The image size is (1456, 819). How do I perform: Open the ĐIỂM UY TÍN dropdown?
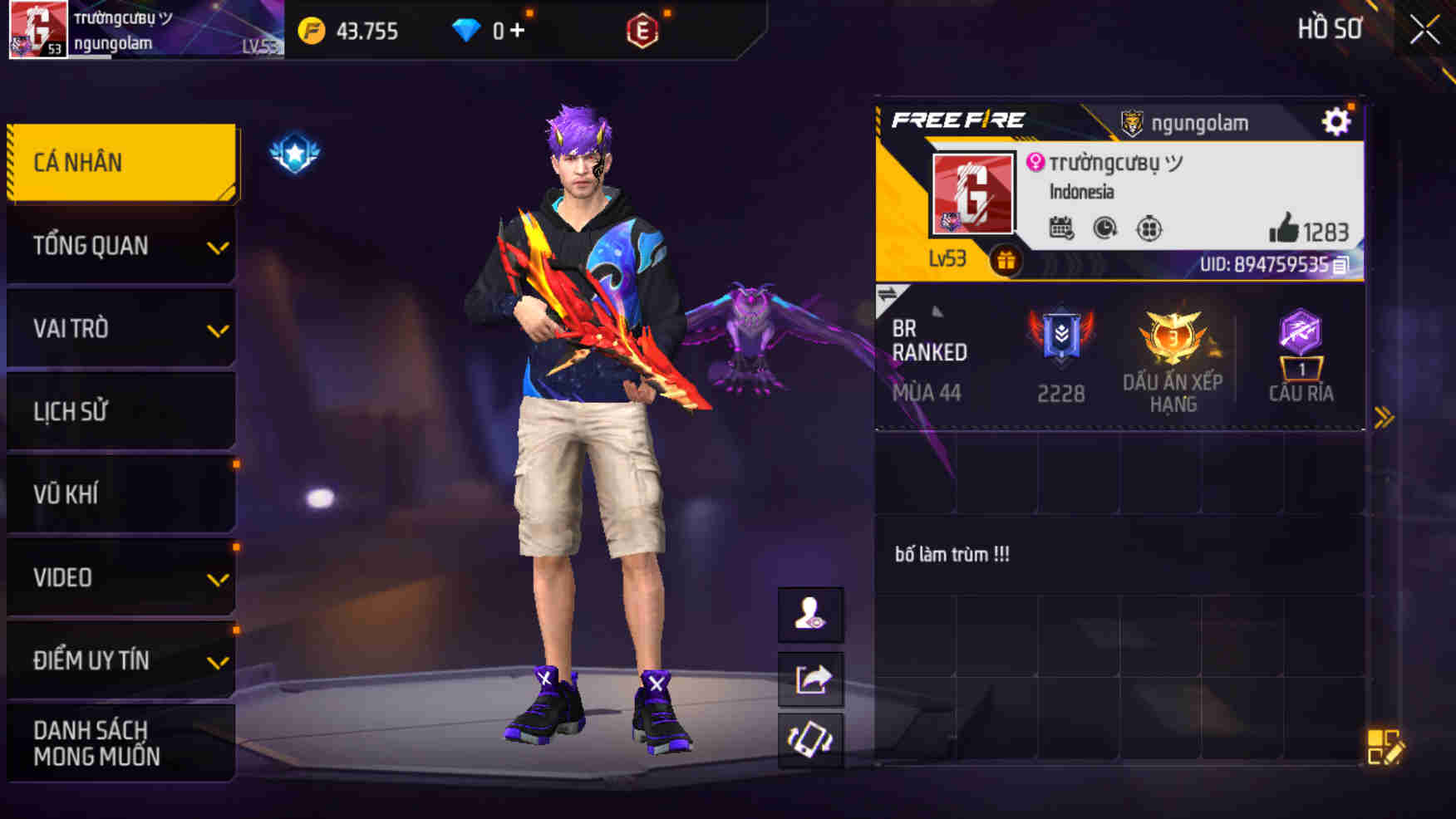point(121,660)
